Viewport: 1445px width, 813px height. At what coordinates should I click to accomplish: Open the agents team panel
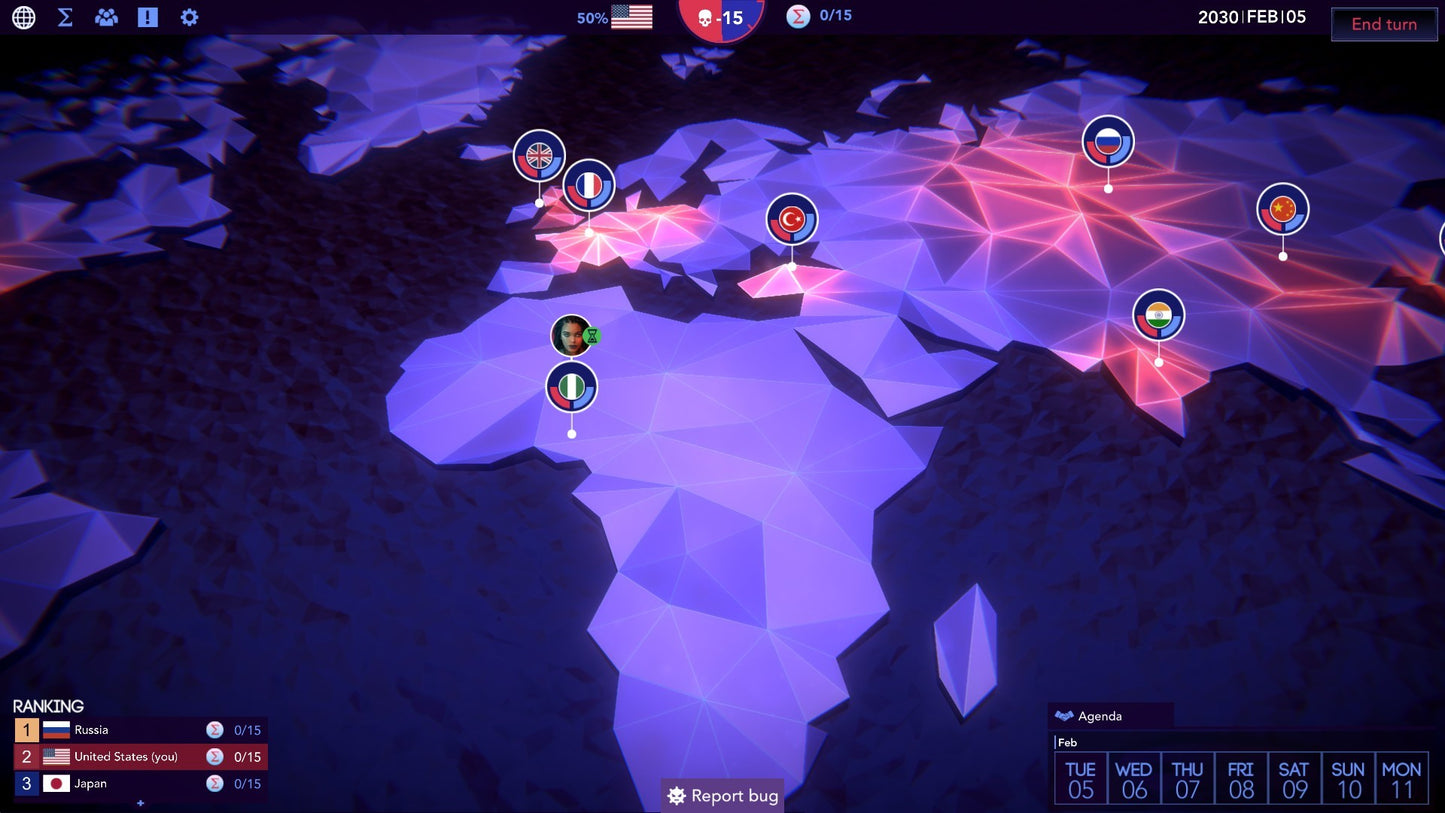105,17
